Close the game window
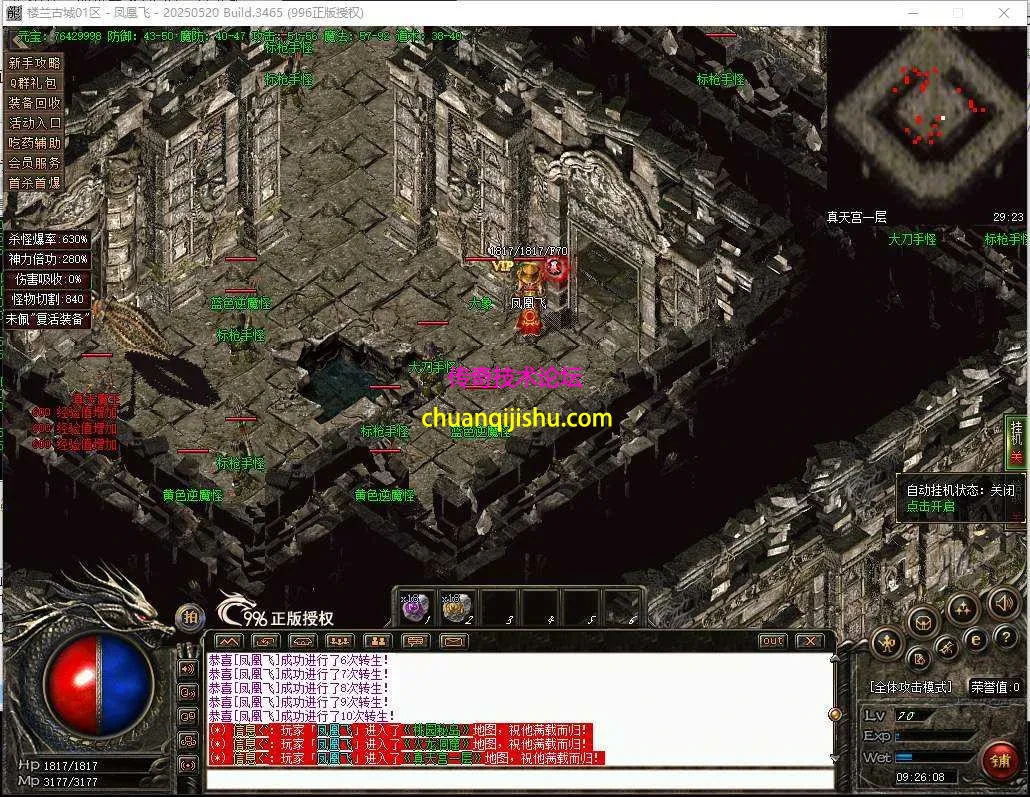Screen dimensions: 1030x797 [1004, 12]
